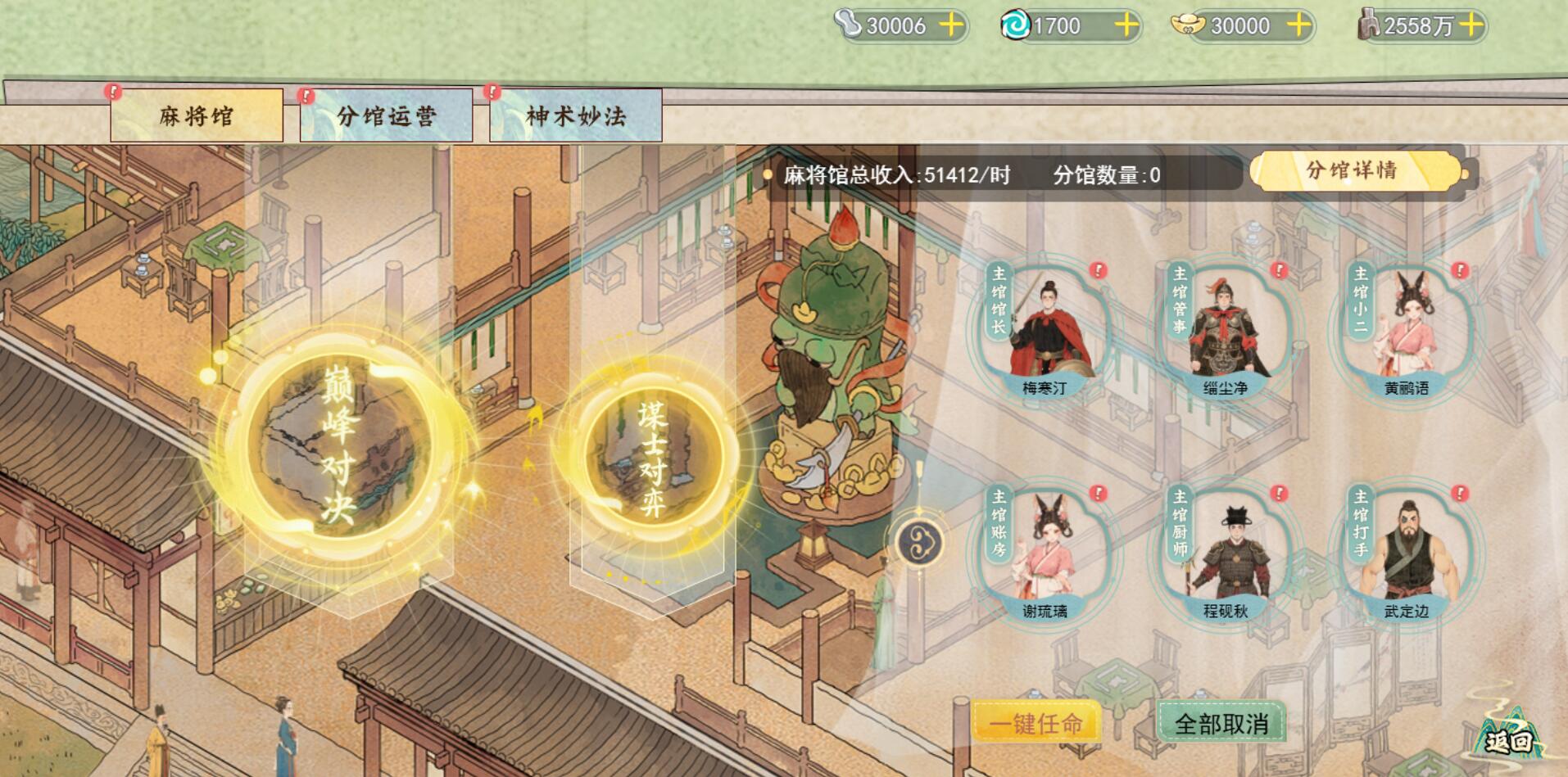The image size is (1568, 777).
Task: Add more of the 2558万 resource
Action: pyautogui.click(x=1472, y=25)
